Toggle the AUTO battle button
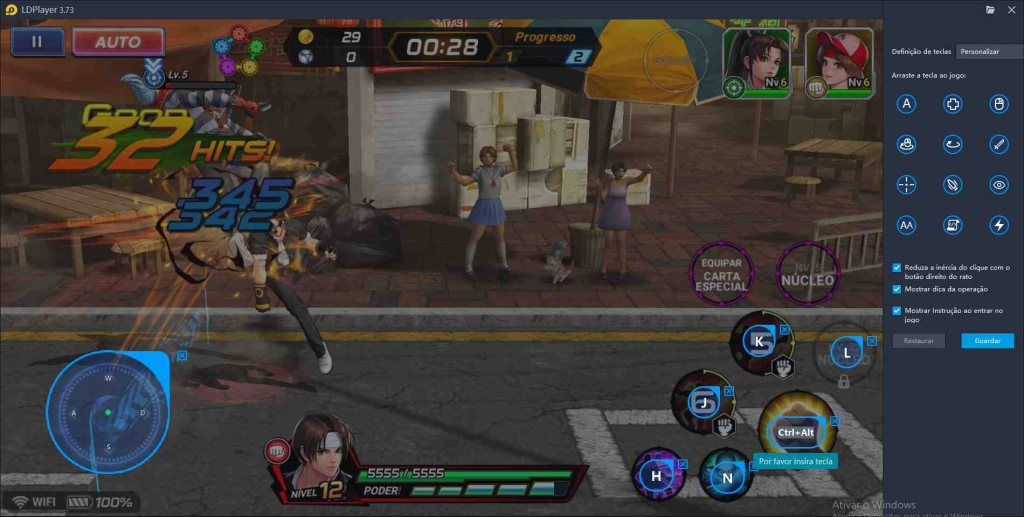This screenshot has height=517, width=1024. pos(117,42)
